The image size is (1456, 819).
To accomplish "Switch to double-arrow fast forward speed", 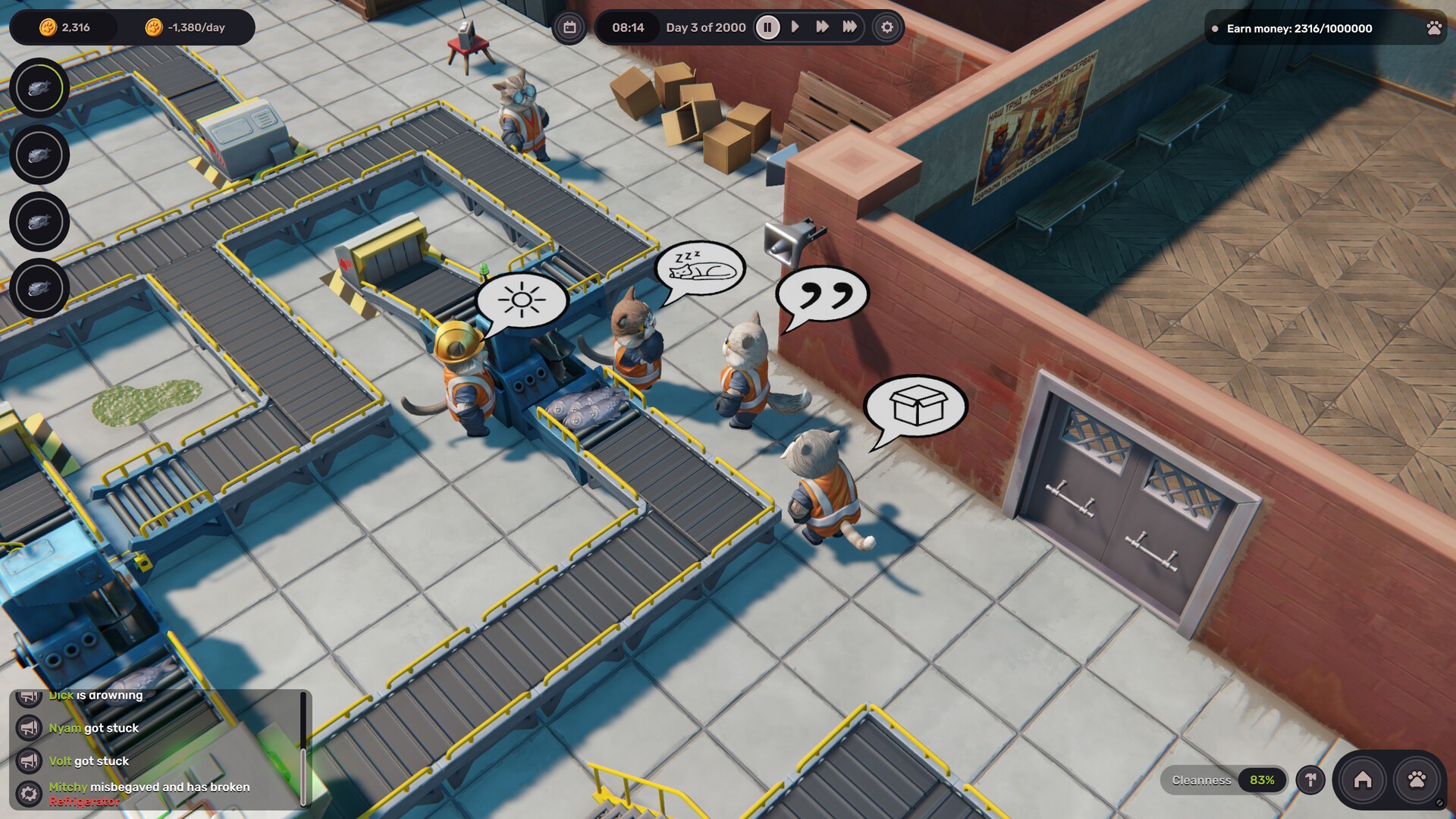I will [822, 27].
